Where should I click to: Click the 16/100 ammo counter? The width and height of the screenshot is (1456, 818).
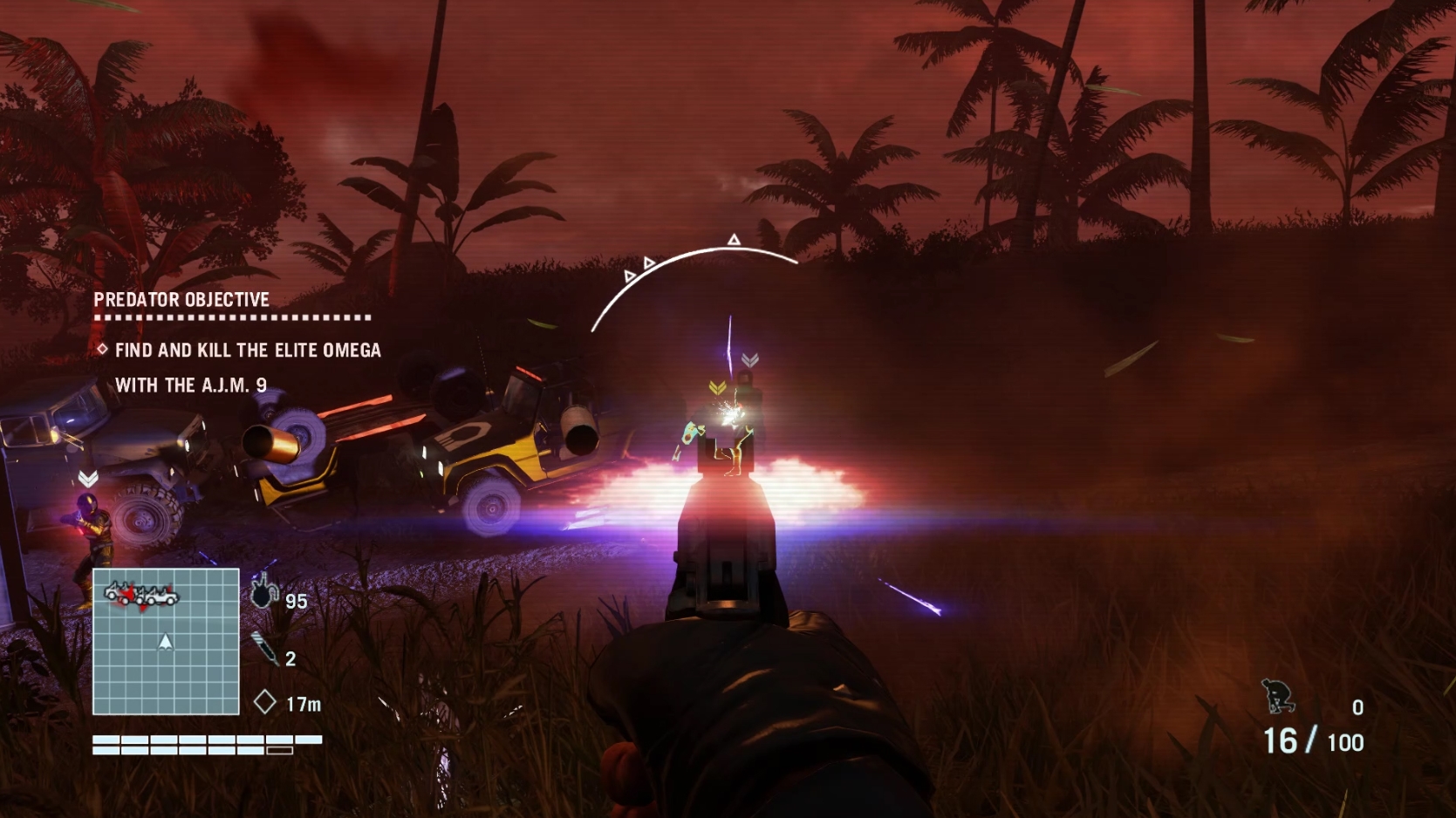click(1313, 740)
